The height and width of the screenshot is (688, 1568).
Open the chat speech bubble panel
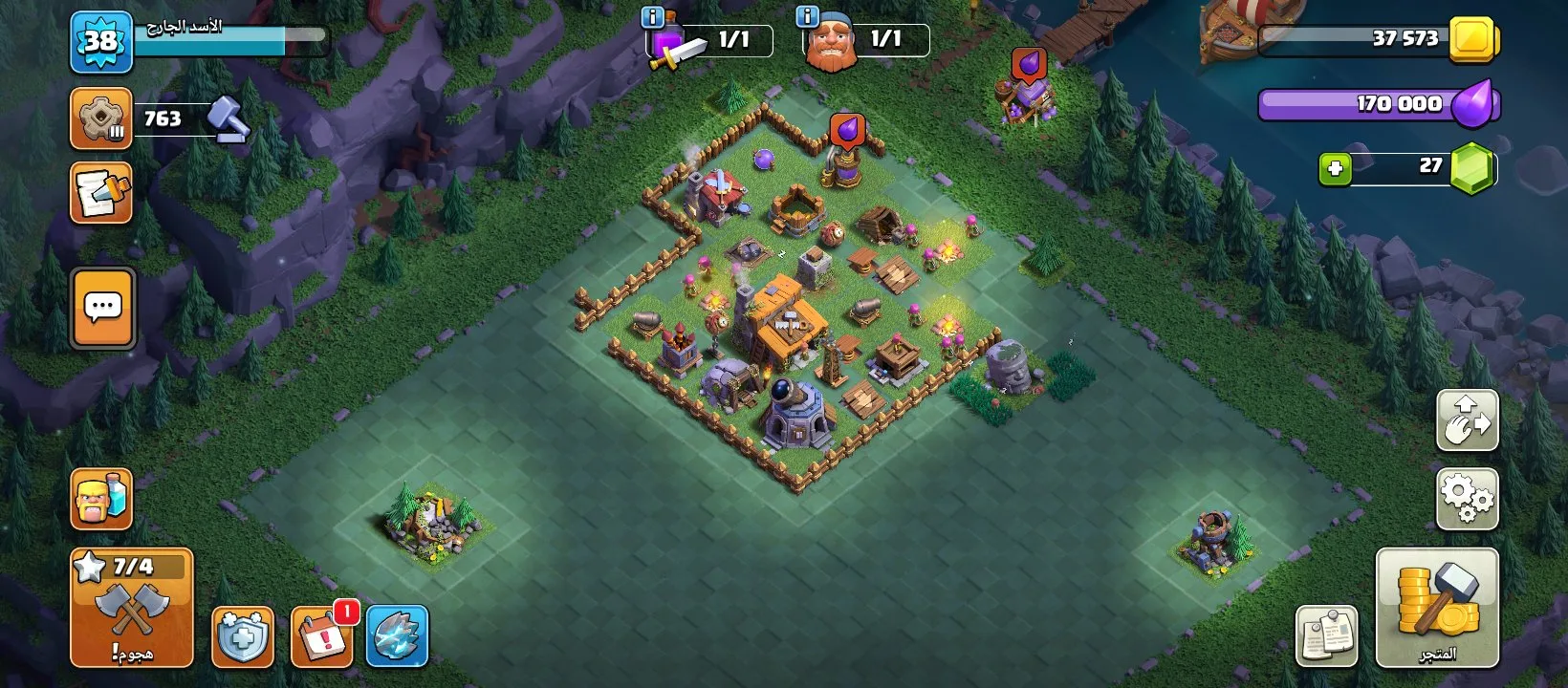click(102, 308)
